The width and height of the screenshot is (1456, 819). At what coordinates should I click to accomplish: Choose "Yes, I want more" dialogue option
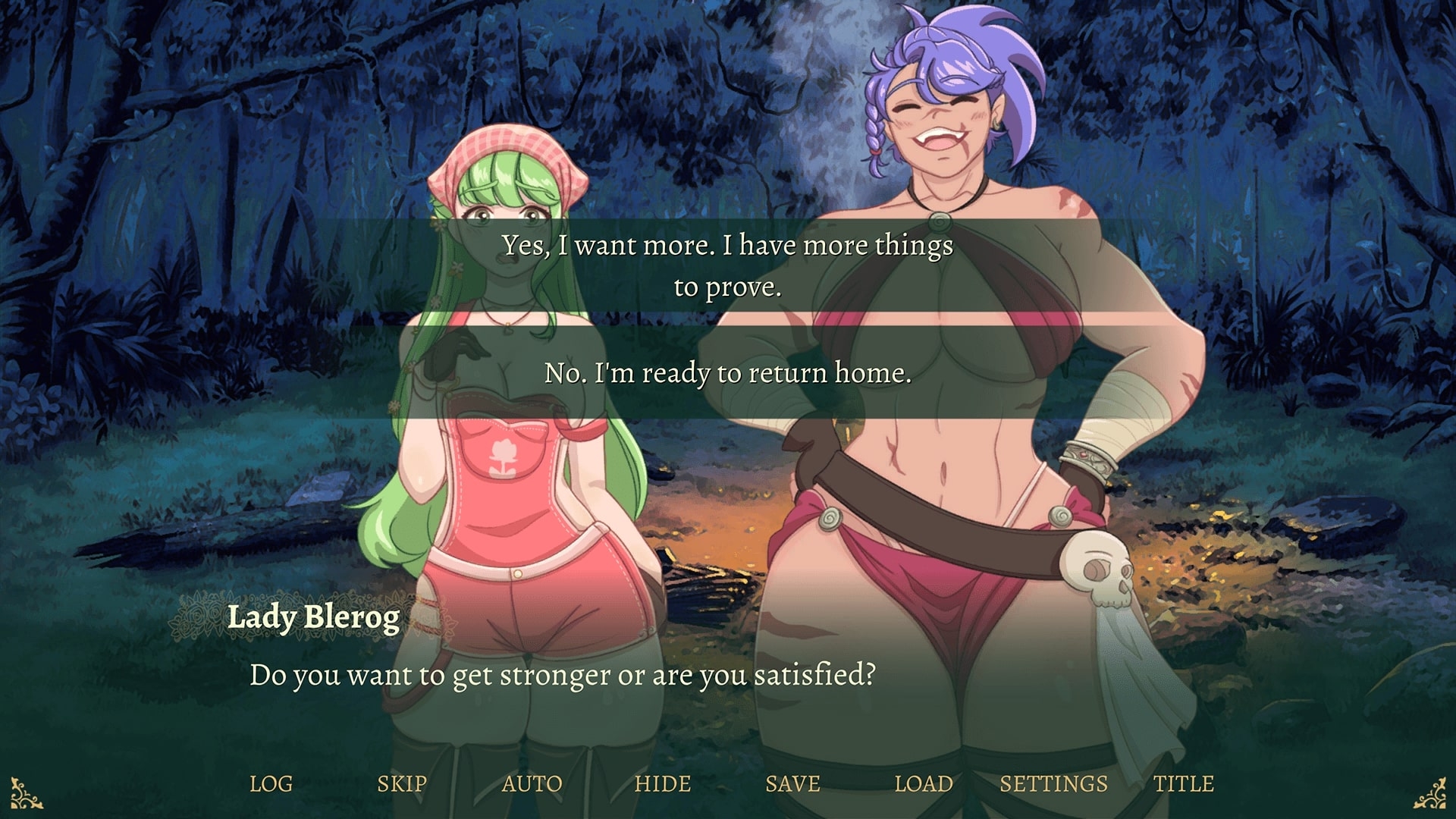tap(727, 265)
